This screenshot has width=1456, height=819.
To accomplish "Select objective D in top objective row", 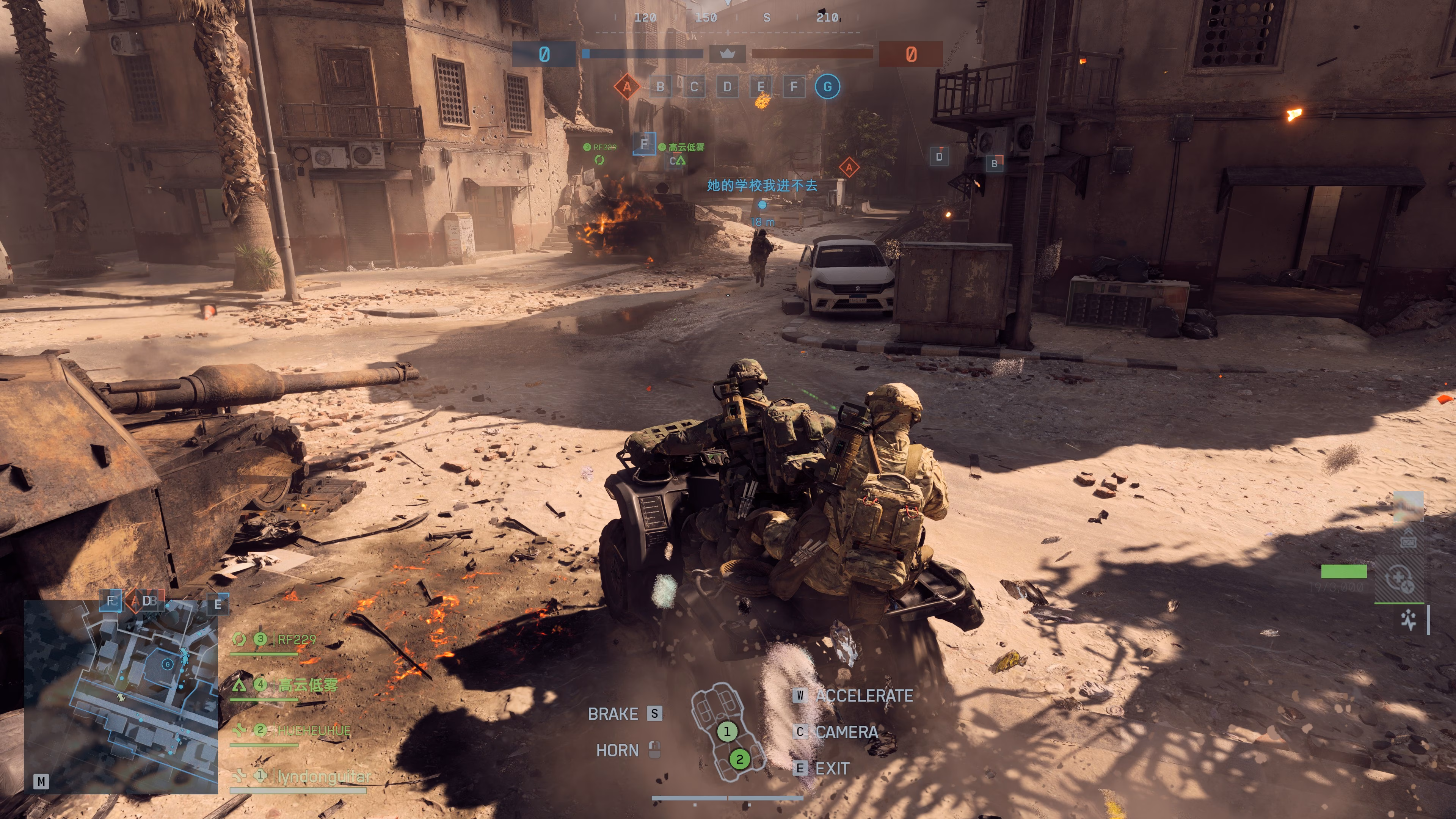I will pyautogui.click(x=727, y=87).
